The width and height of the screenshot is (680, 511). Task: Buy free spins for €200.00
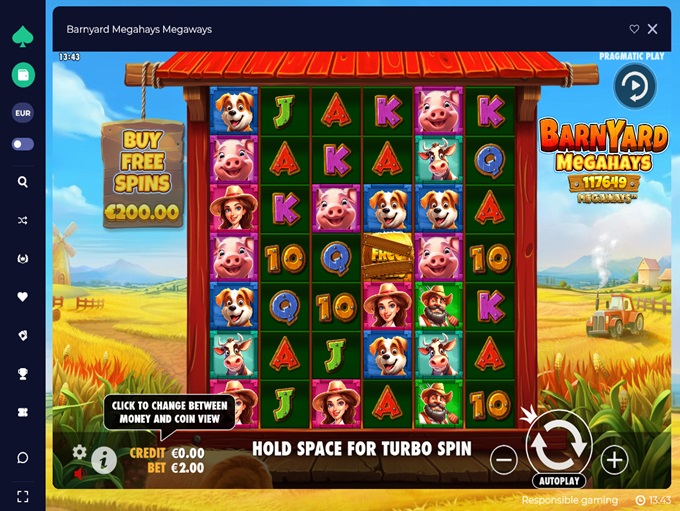pyautogui.click(x=142, y=173)
